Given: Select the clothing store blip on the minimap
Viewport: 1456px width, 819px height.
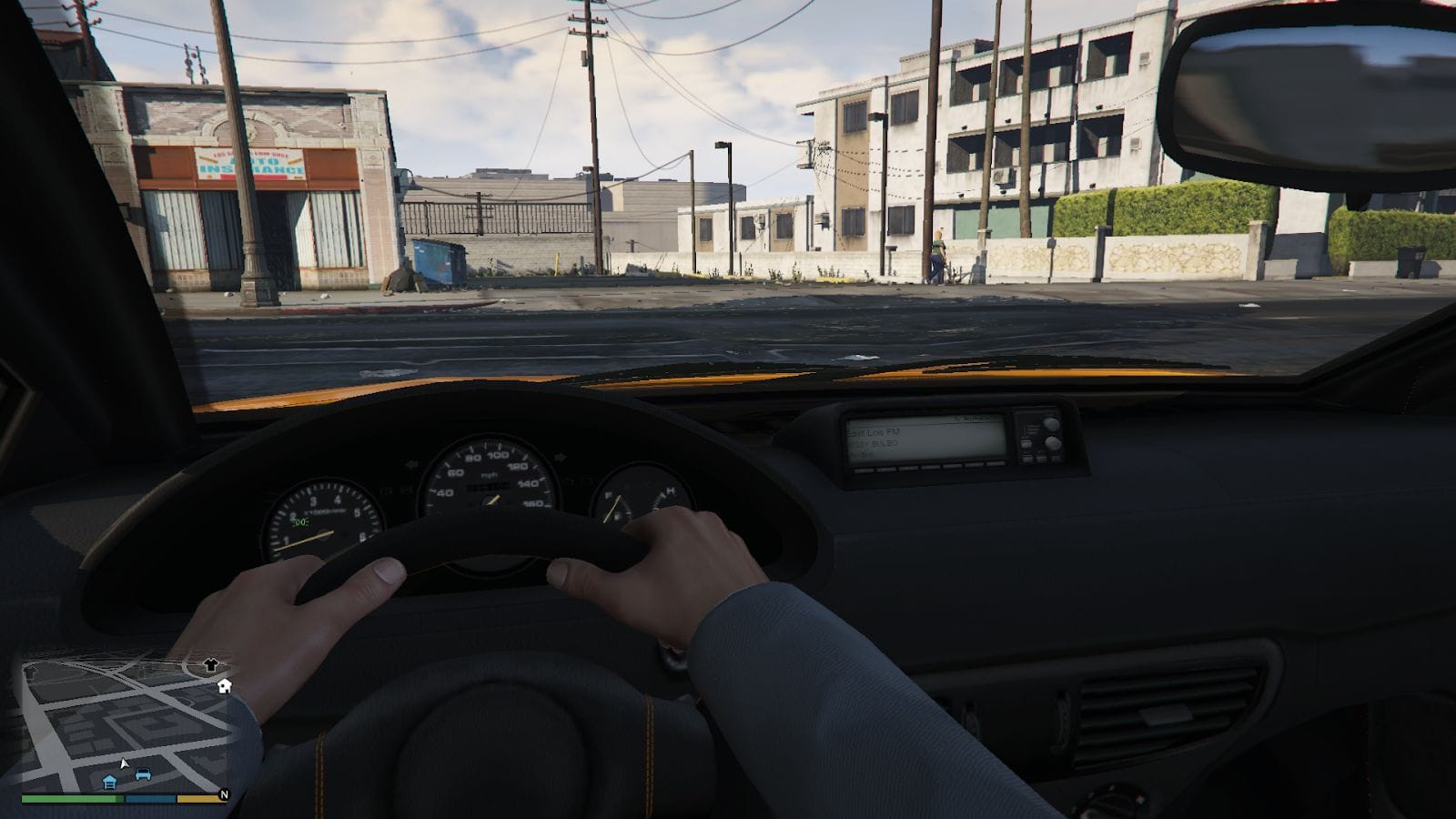Looking at the screenshot, I should click(x=211, y=665).
